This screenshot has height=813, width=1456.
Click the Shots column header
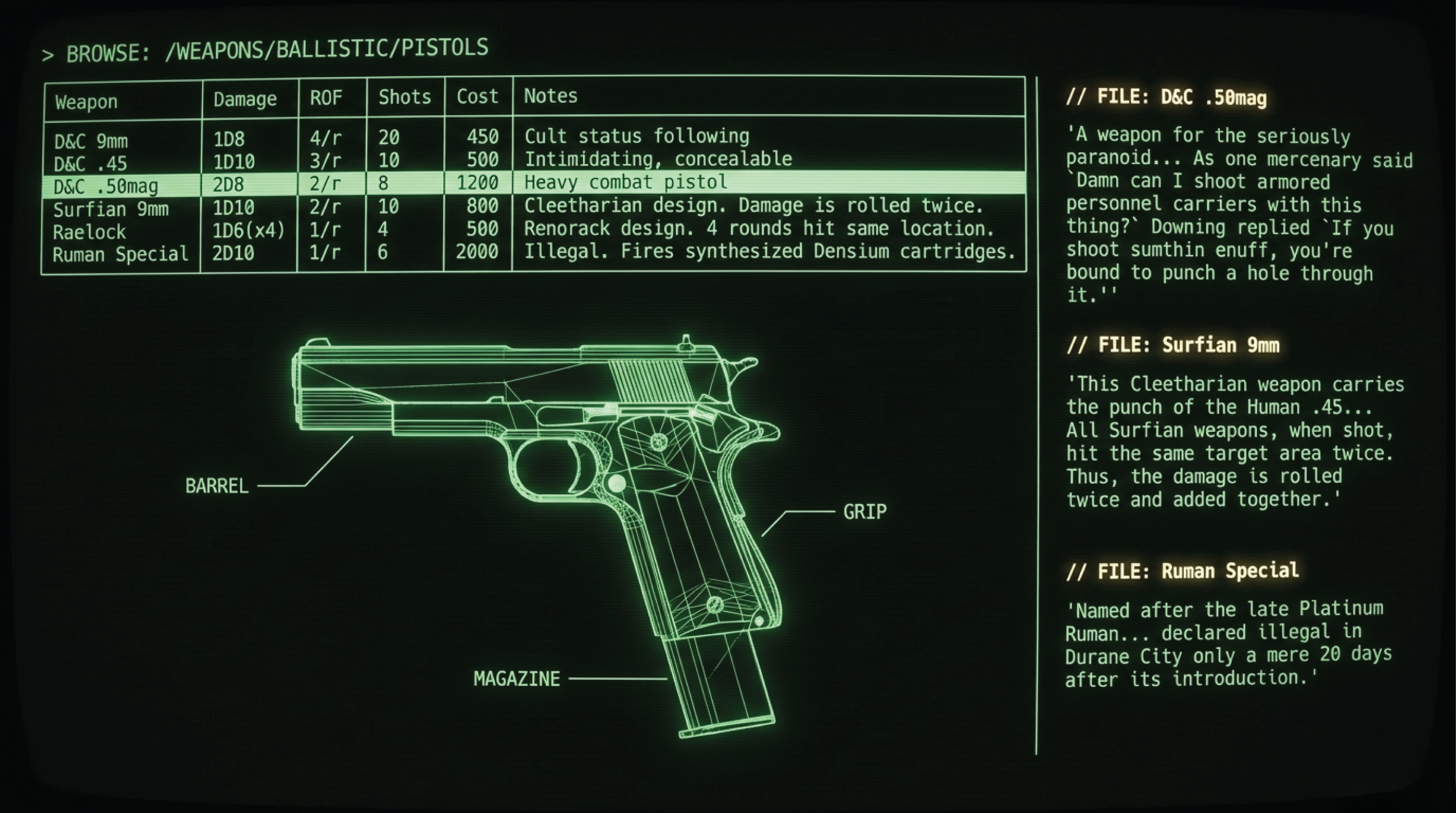coord(405,97)
